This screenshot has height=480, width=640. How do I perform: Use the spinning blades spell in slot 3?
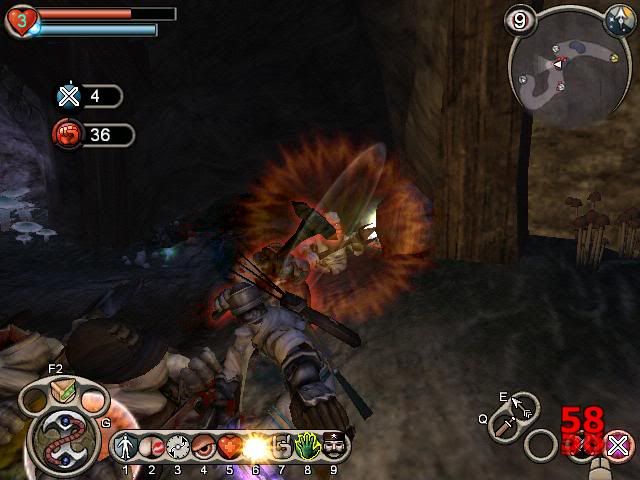177,446
